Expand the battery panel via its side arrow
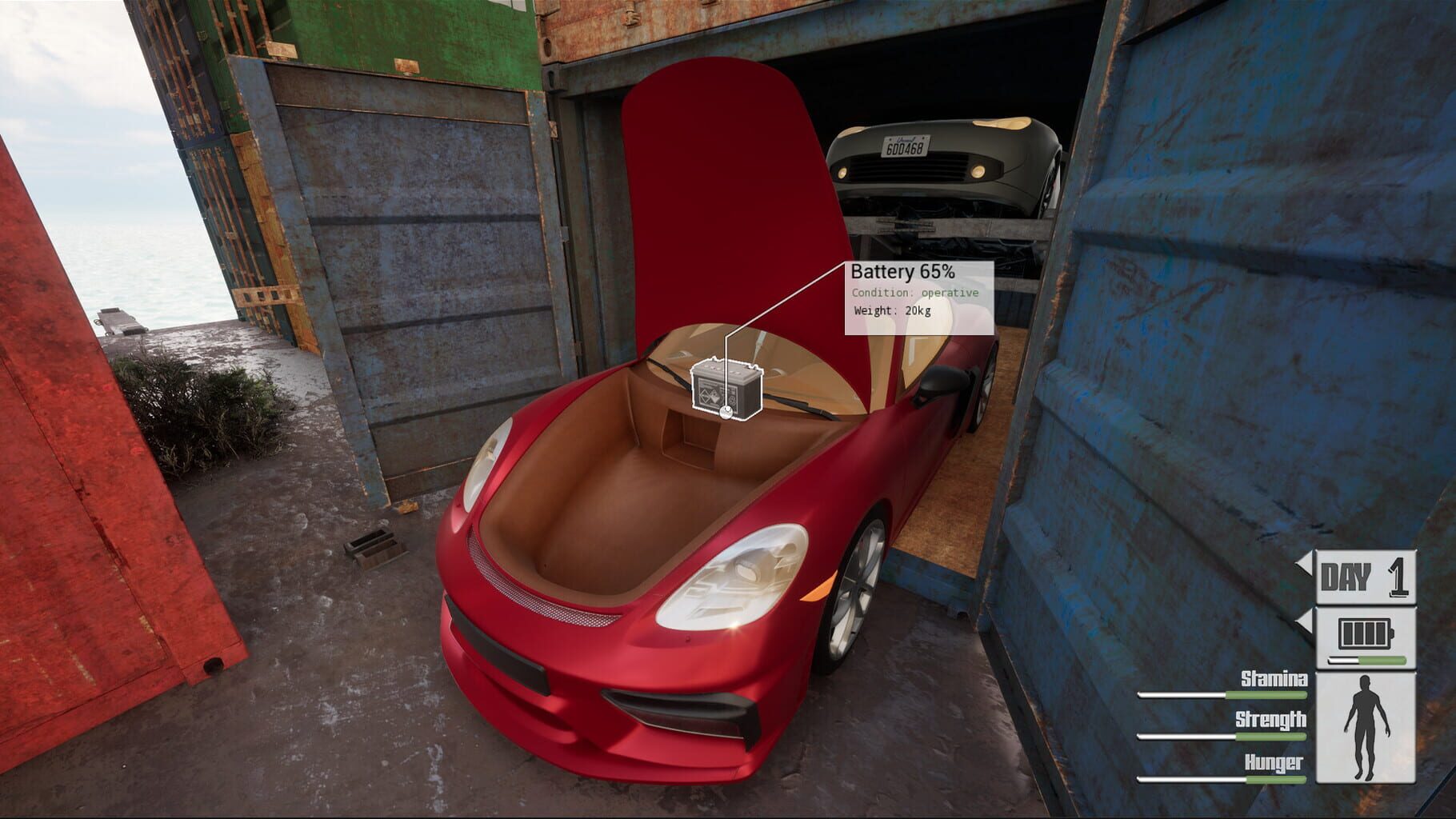 (x=1304, y=621)
